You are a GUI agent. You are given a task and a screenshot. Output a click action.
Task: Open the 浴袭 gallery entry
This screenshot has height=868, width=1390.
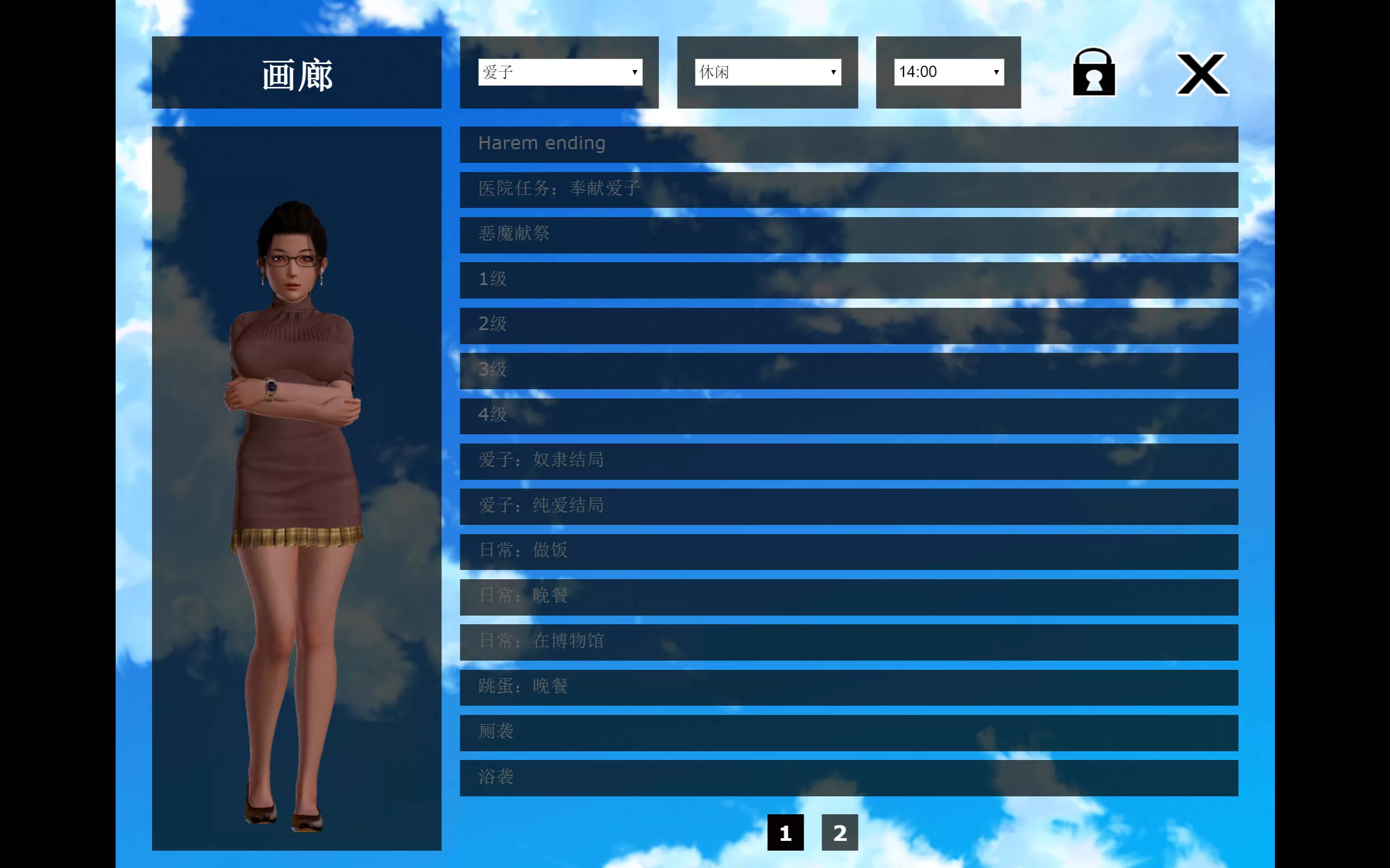click(849, 778)
